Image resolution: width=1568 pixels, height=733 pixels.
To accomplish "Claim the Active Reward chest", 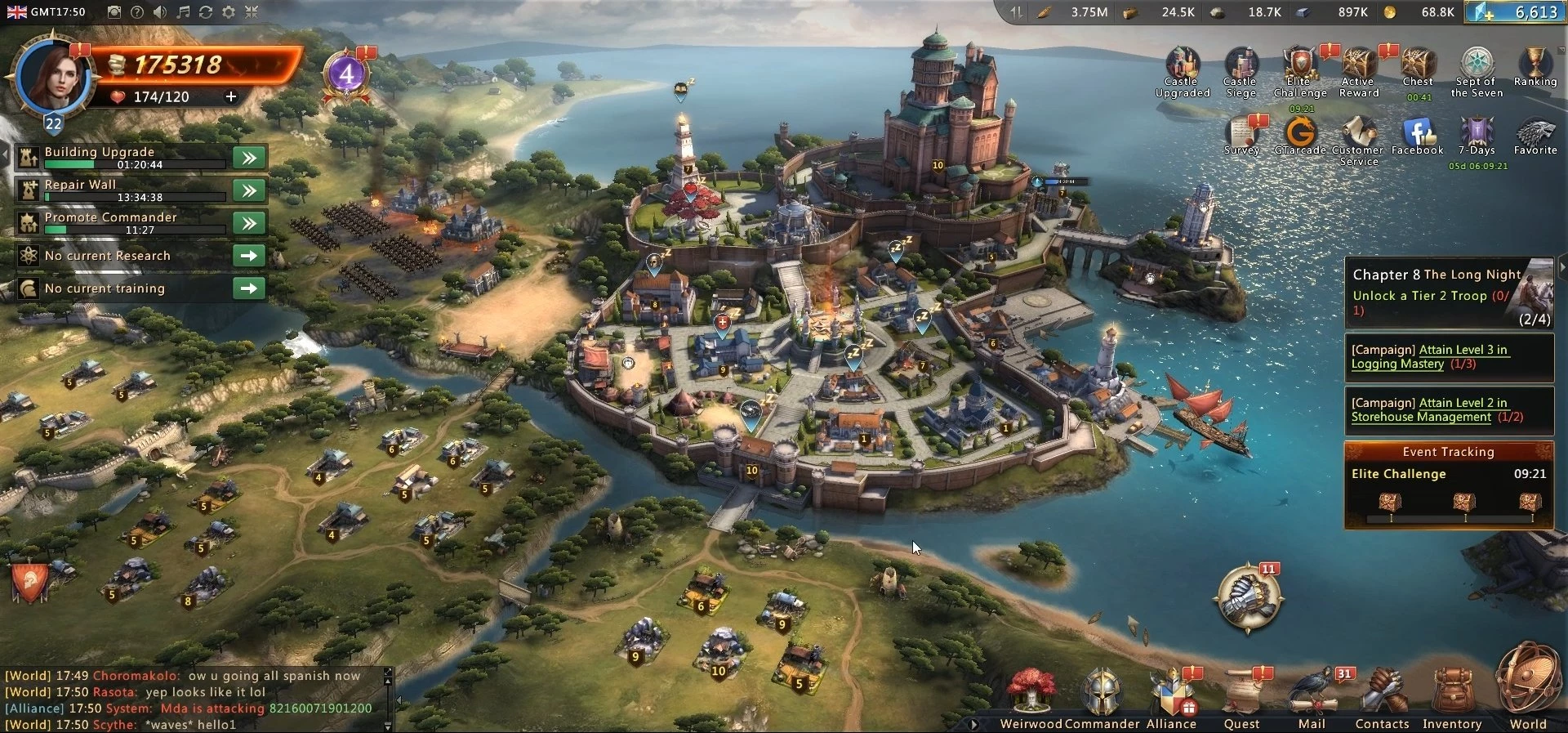I will click(x=1359, y=70).
